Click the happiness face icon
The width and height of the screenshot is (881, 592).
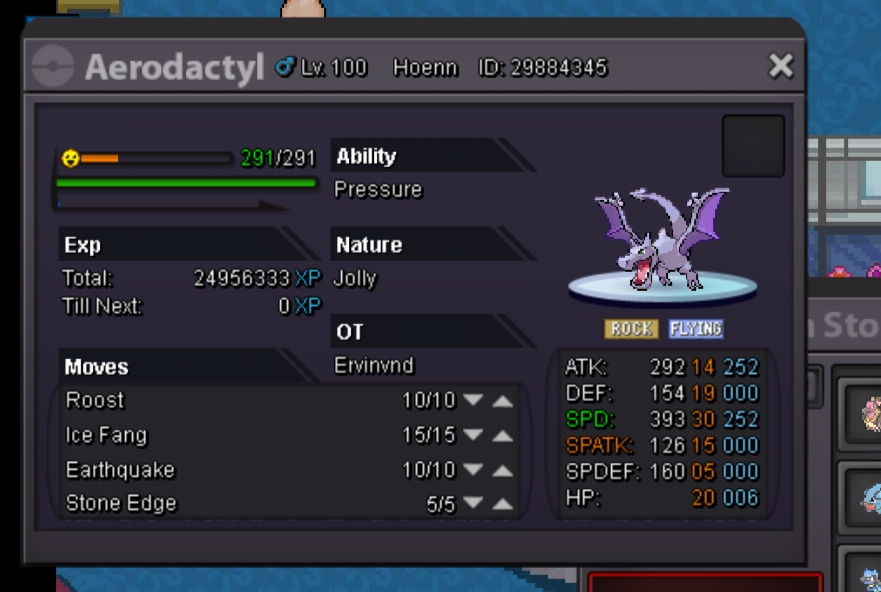pyautogui.click(x=70, y=158)
